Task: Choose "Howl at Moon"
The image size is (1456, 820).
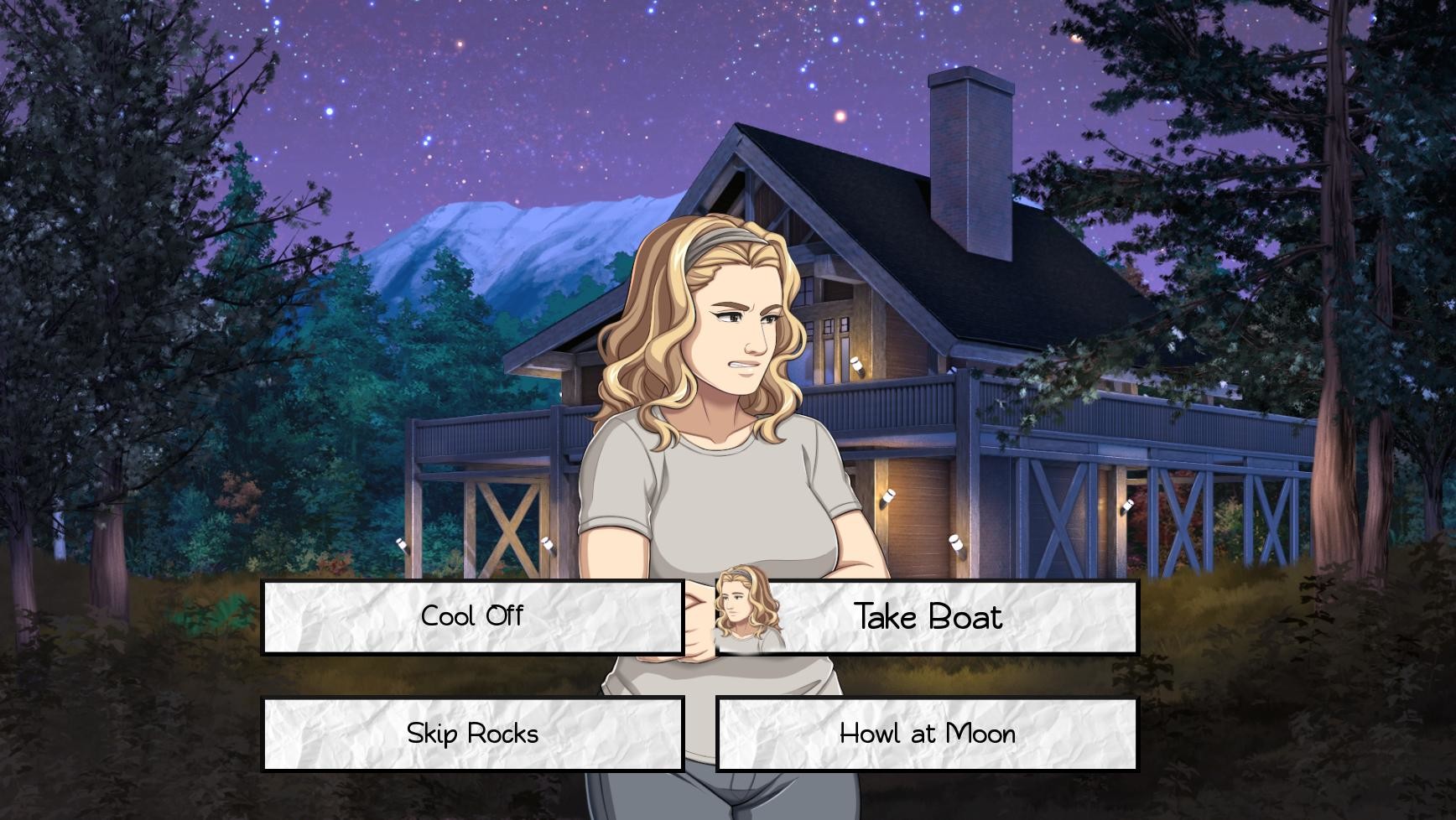Action: point(927,733)
